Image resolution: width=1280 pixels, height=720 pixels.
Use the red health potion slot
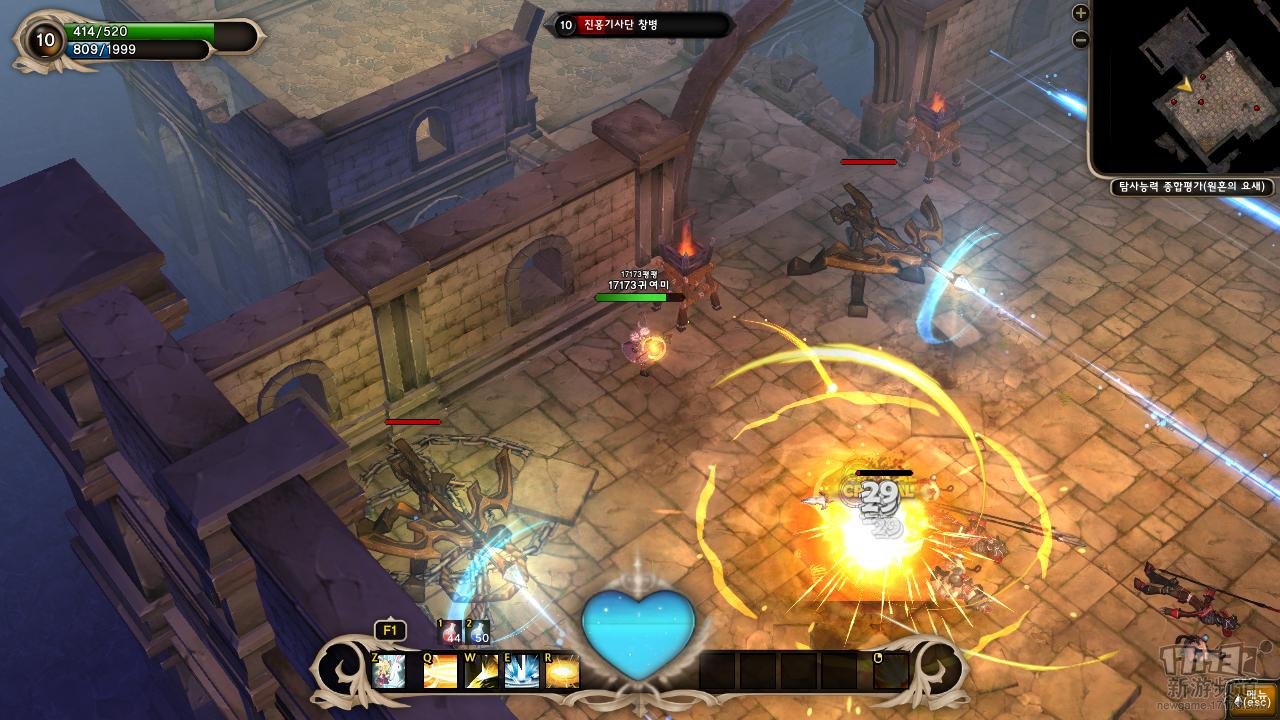451,632
